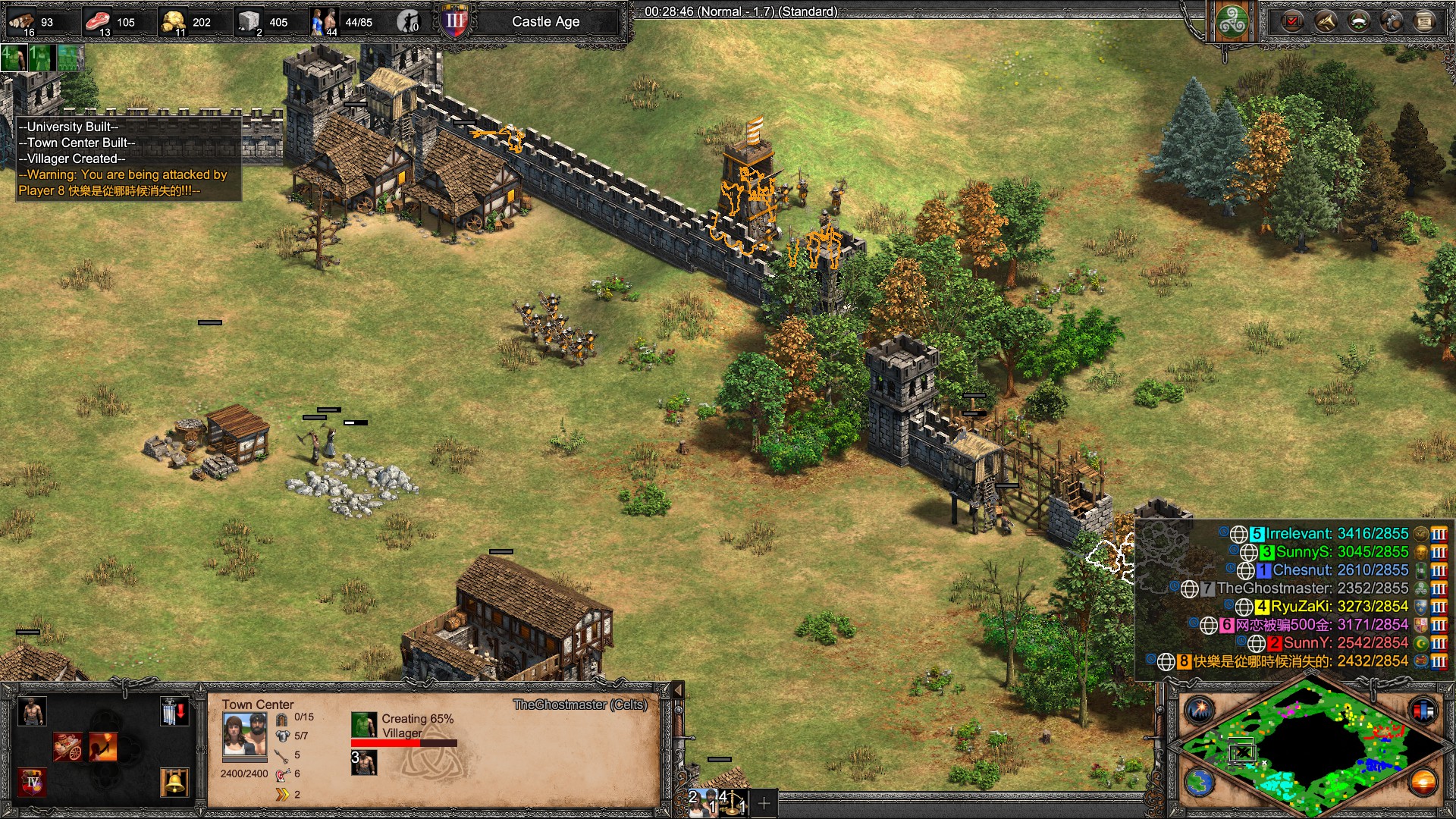The width and height of the screenshot is (1456, 819).
Task: Research Town Patrol torch icon
Action: click(103, 747)
